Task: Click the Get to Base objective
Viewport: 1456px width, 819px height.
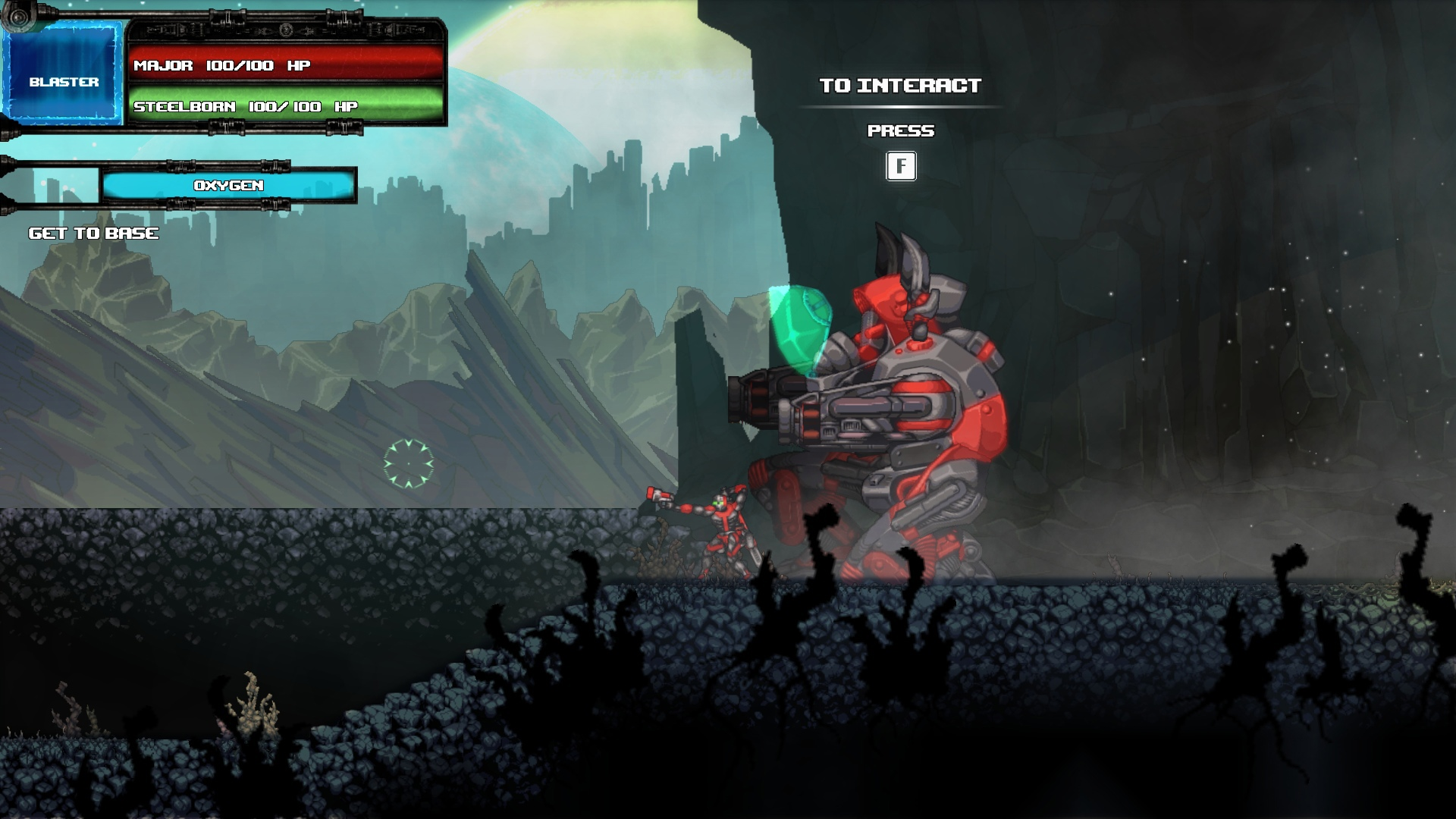Action: pyautogui.click(x=94, y=234)
